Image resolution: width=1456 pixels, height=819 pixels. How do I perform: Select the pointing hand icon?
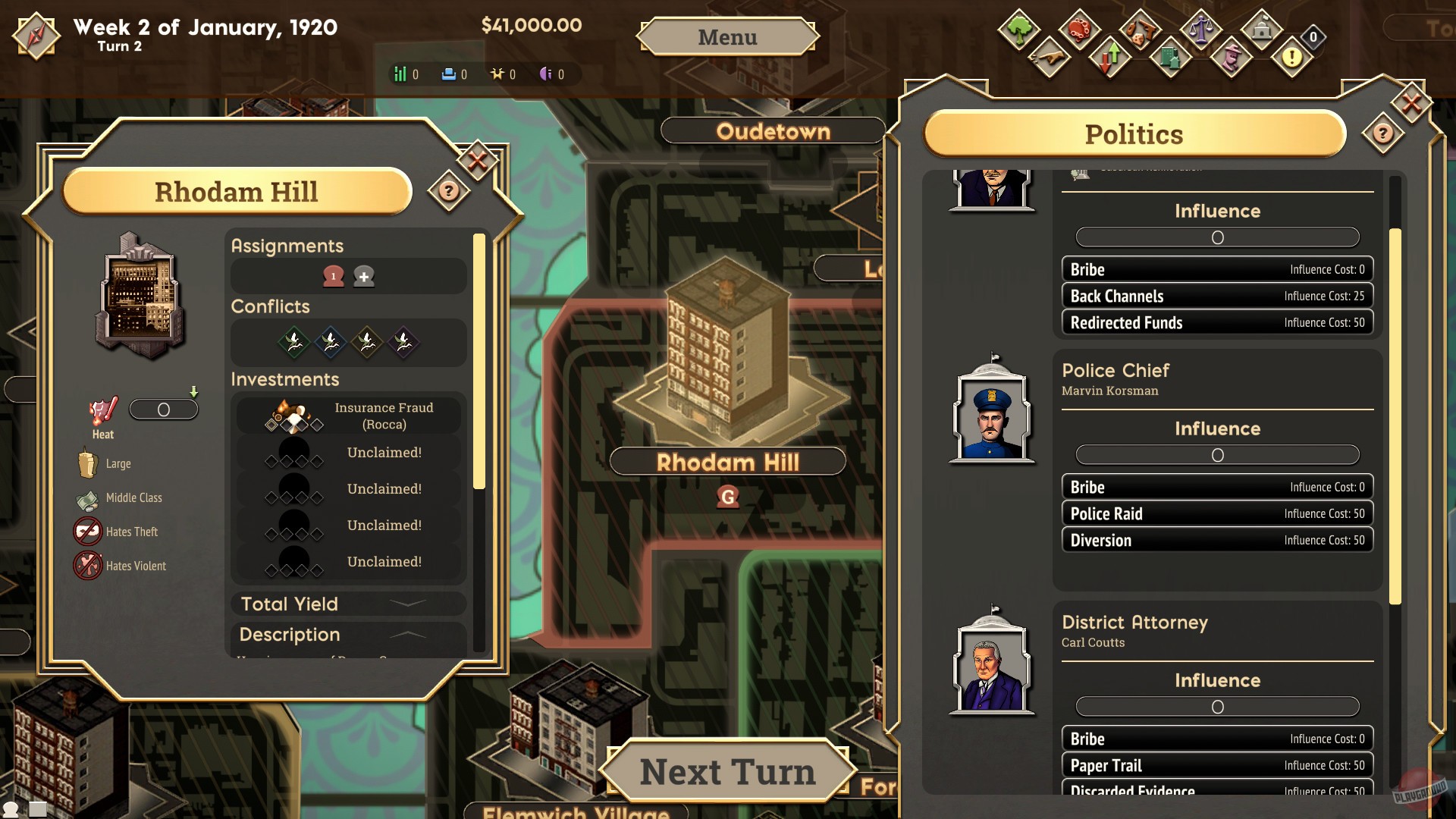pos(1049,59)
